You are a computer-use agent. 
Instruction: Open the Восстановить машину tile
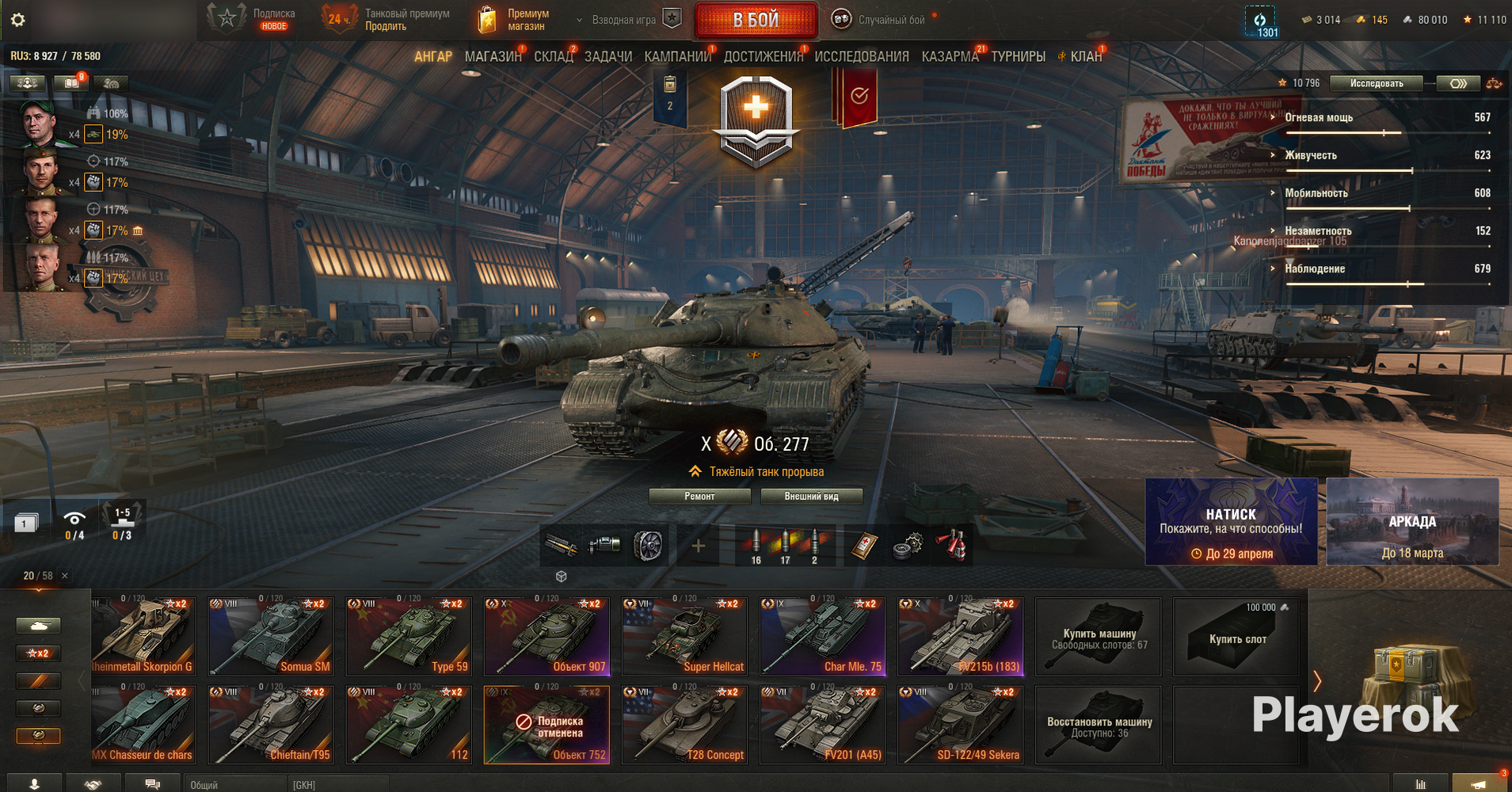coord(1099,725)
